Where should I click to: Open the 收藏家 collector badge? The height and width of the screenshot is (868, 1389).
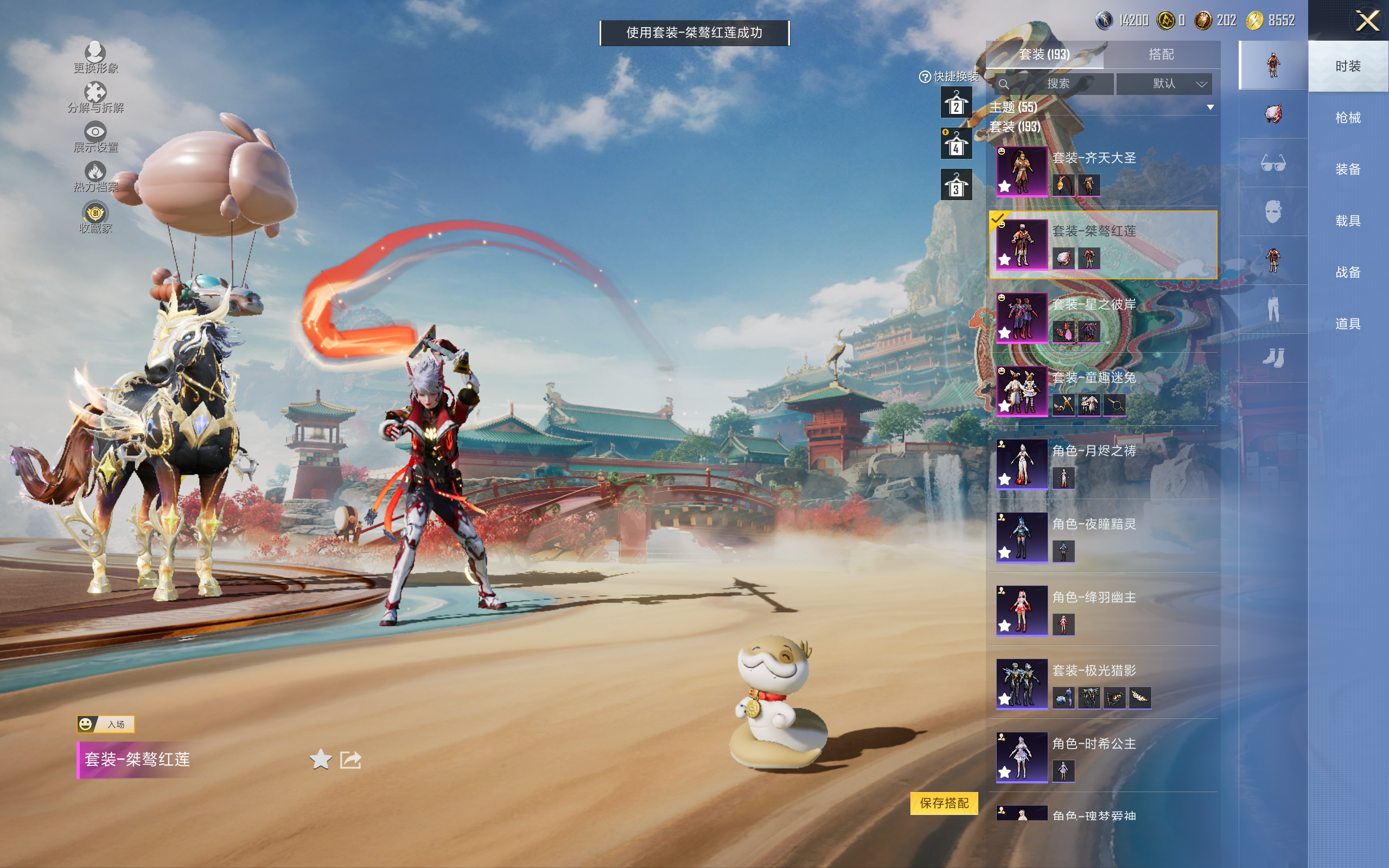click(x=95, y=218)
